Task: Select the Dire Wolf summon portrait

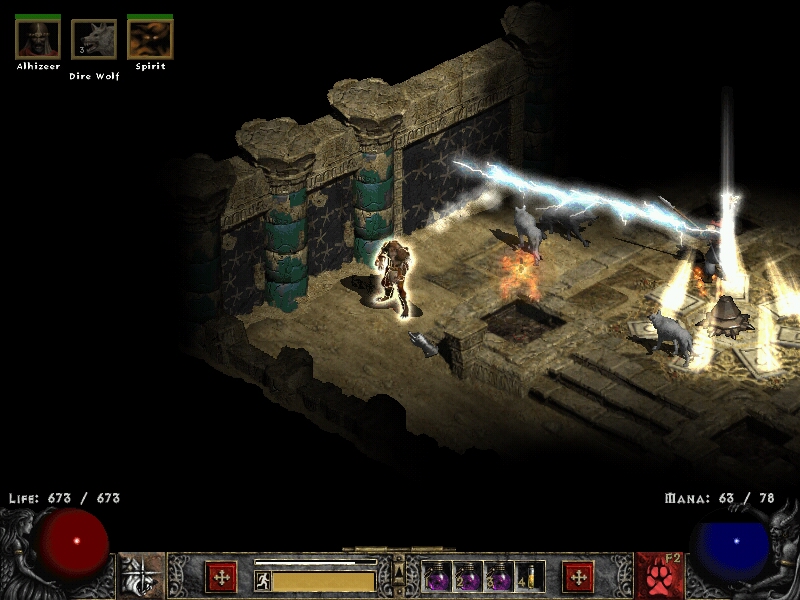Action: tap(94, 40)
